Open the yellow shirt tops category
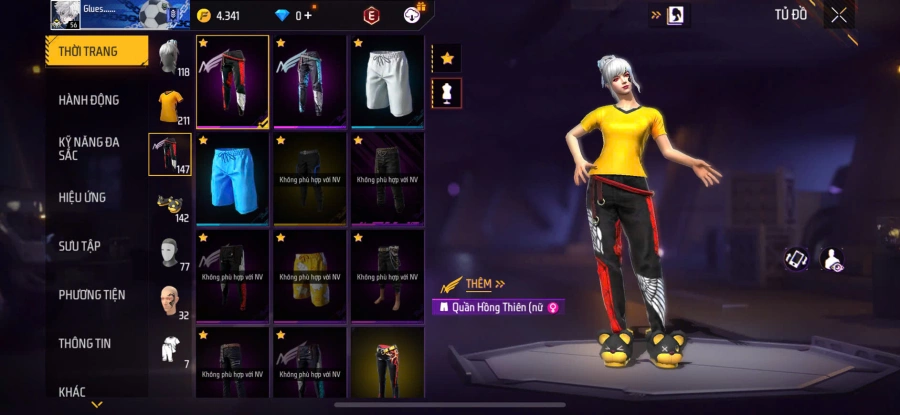 coord(170,105)
